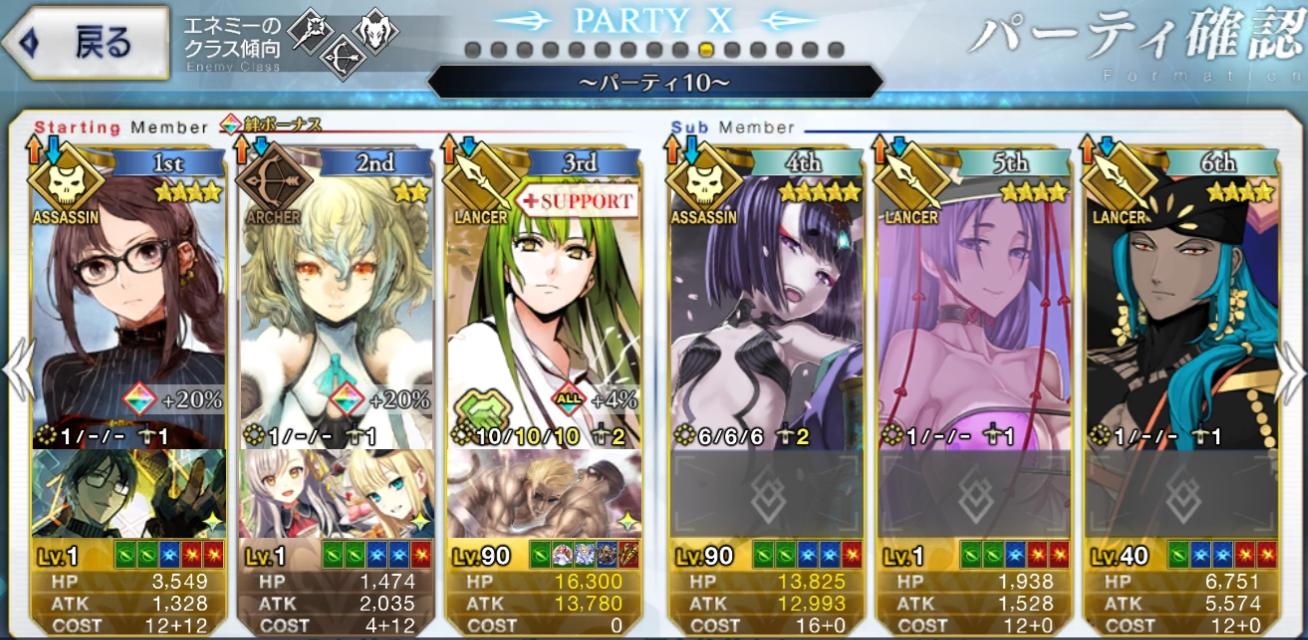This screenshot has height=640, width=1308.
Task: Open the support servant's craft essence
Action: (544, 494)
